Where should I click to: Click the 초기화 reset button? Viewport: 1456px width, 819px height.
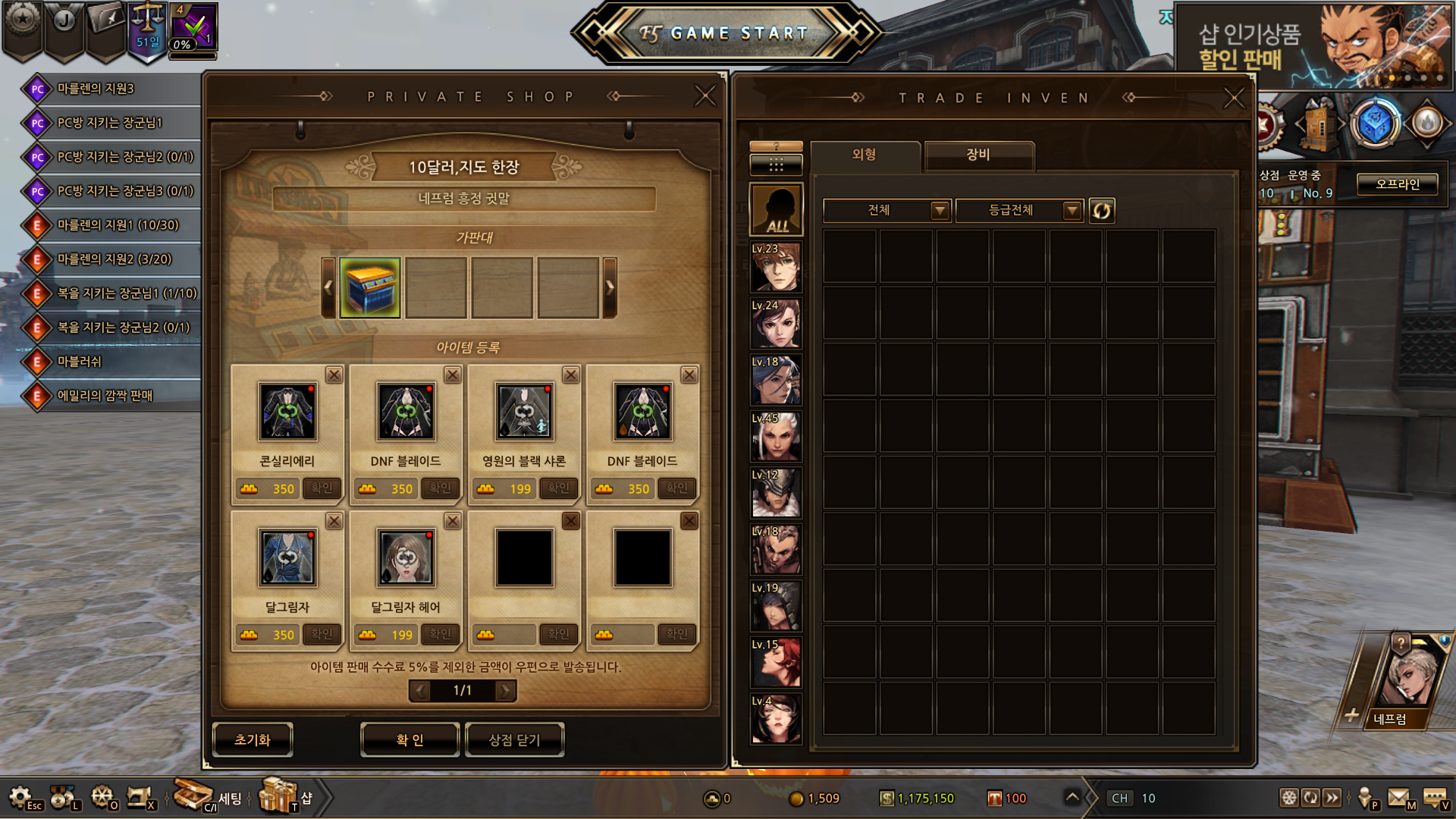[x=253, y=739]
